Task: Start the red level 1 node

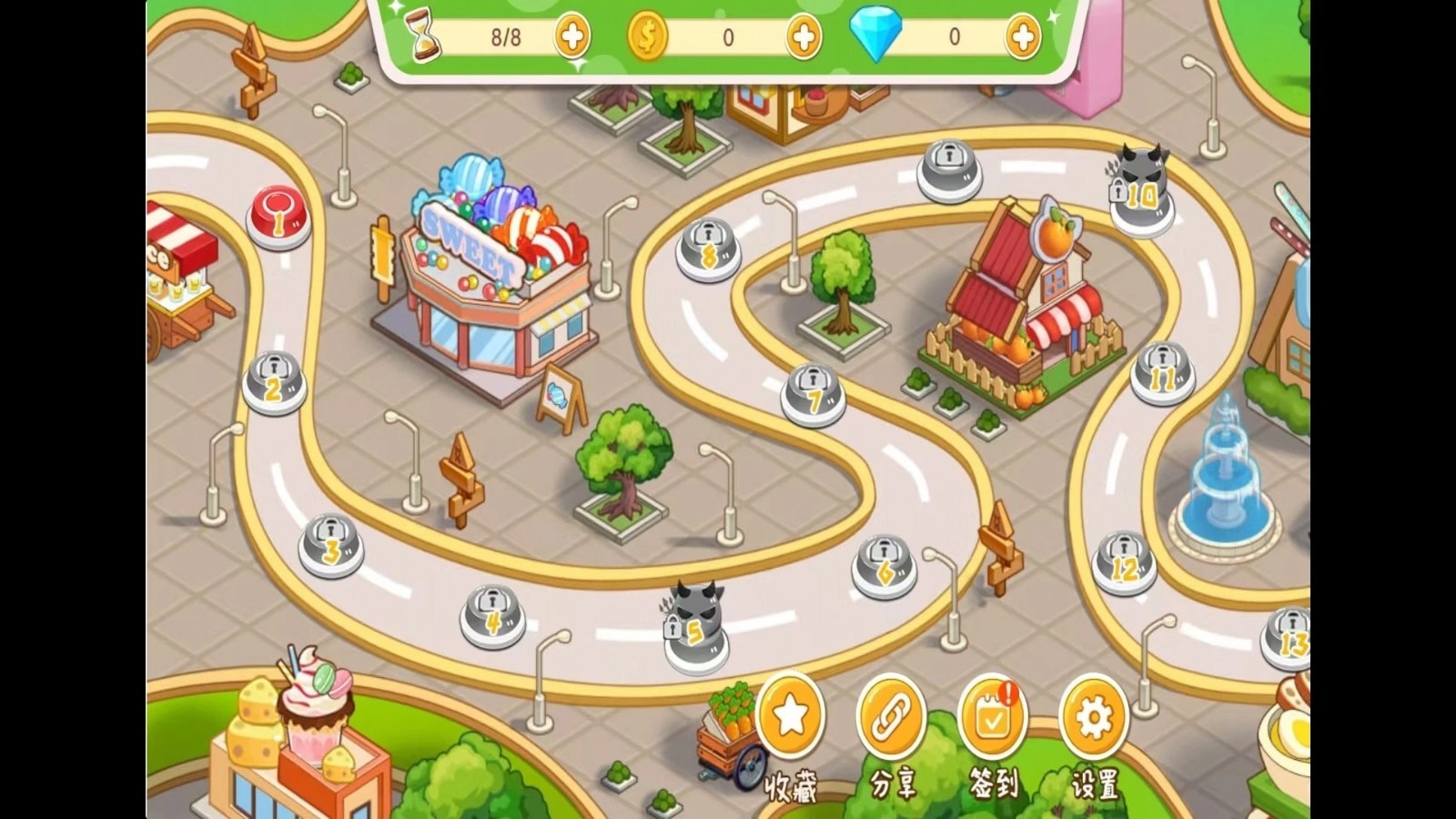Action: (x=278, y=217)
